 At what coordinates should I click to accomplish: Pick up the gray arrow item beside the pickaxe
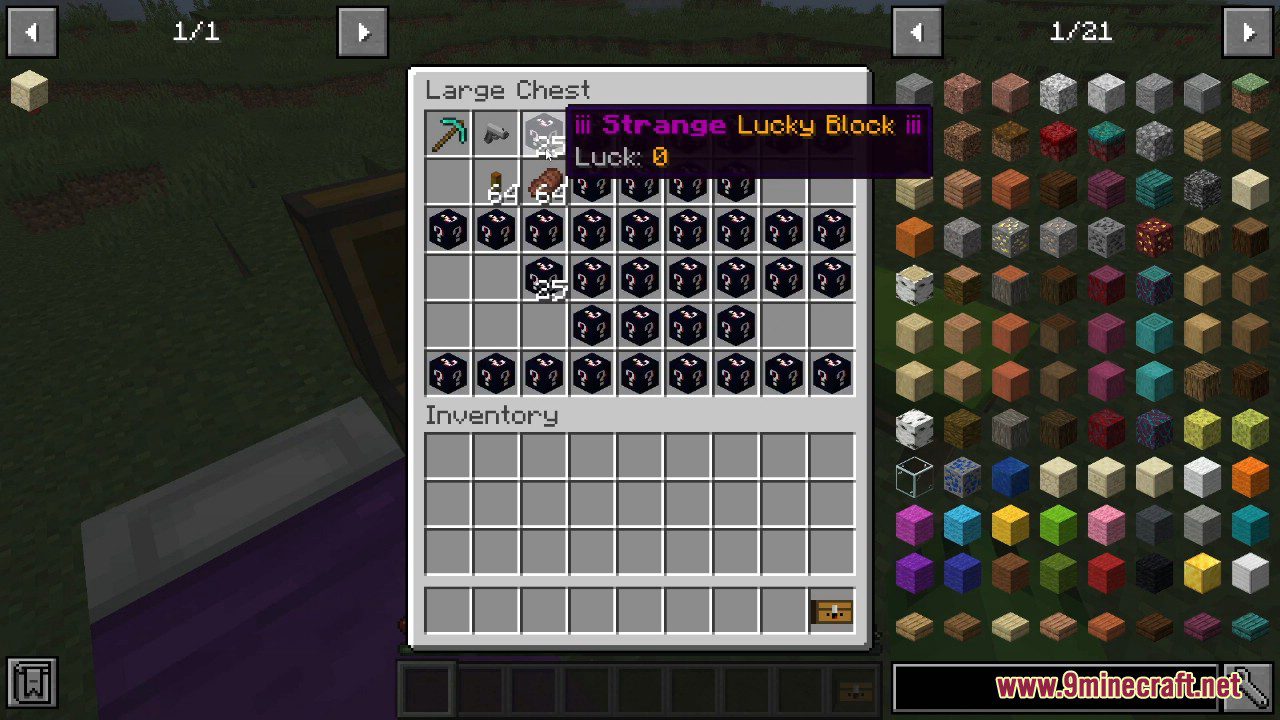(495, 133)
